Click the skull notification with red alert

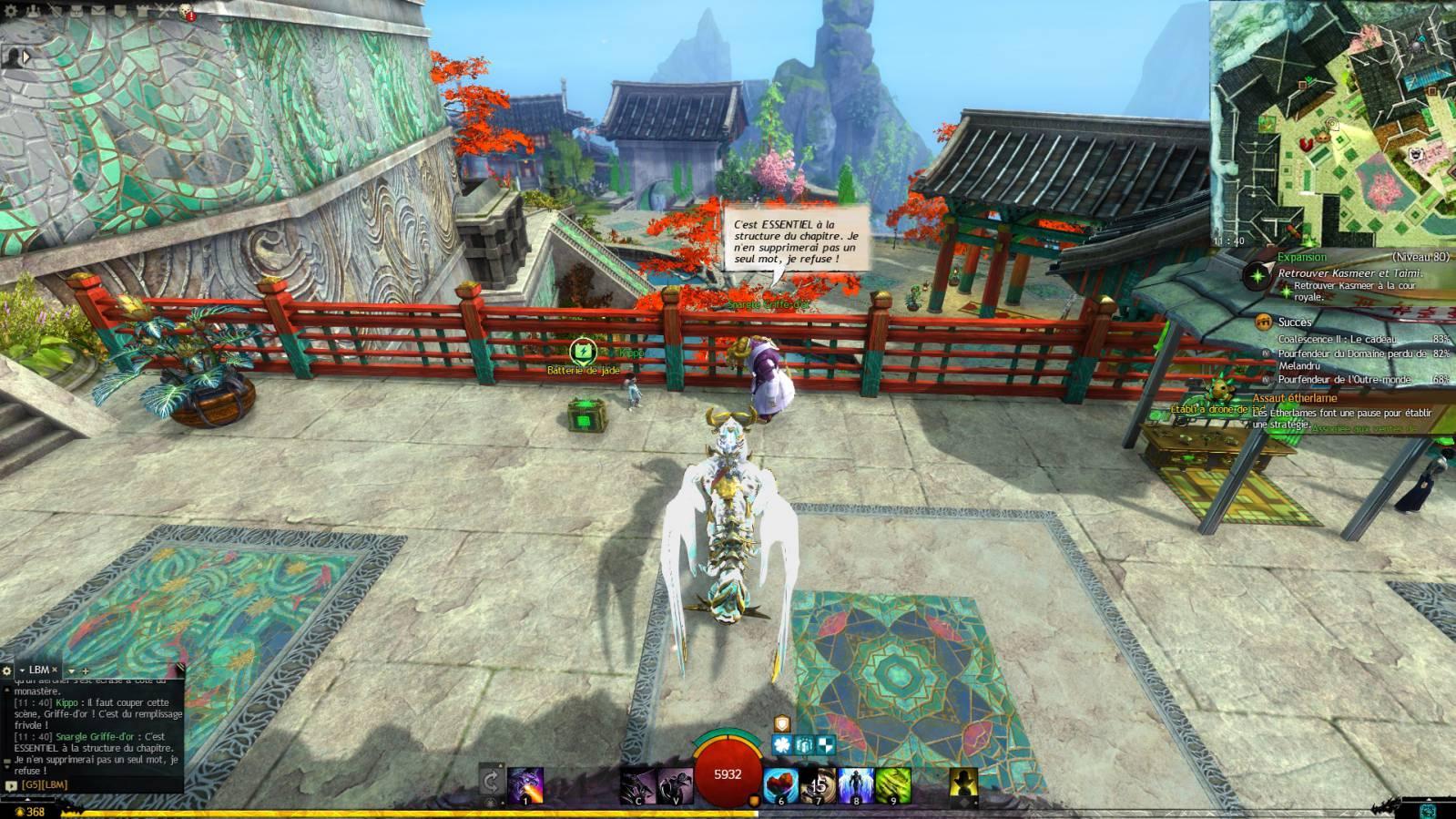click(x=186, y=11)
